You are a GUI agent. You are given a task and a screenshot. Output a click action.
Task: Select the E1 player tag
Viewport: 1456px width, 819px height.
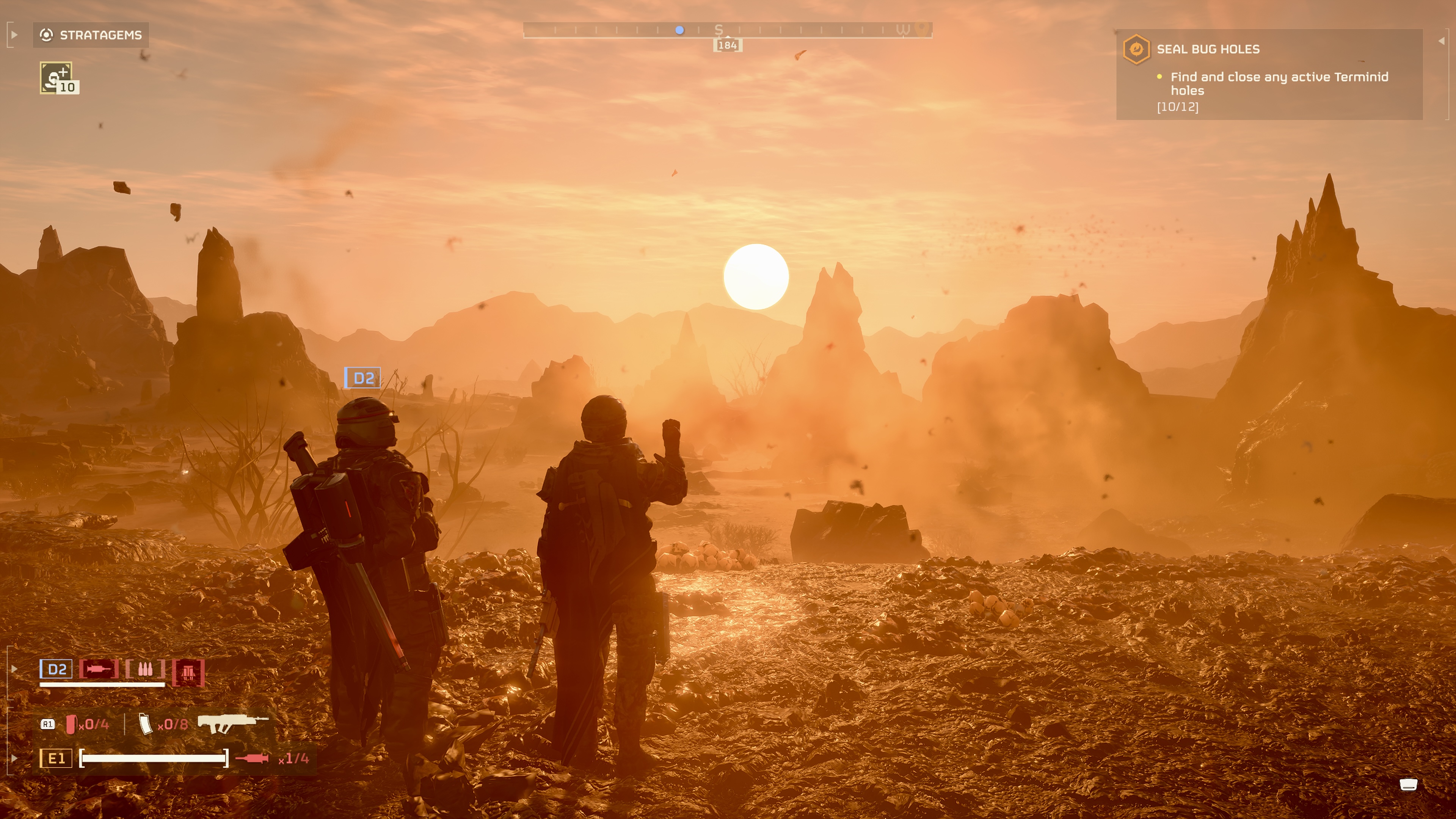pyautogui.click(x=56, y=758)
